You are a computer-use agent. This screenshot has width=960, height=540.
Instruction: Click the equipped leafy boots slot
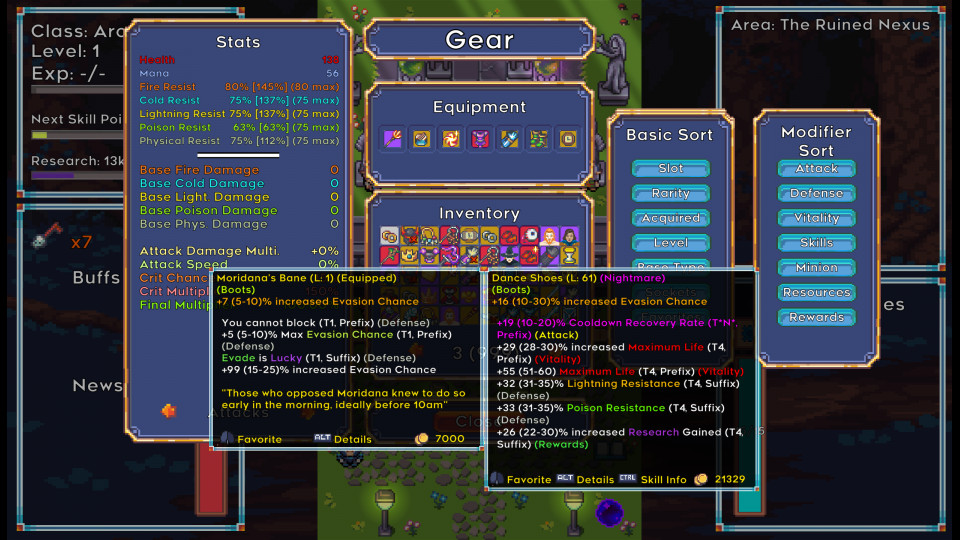tap(539, 139)
